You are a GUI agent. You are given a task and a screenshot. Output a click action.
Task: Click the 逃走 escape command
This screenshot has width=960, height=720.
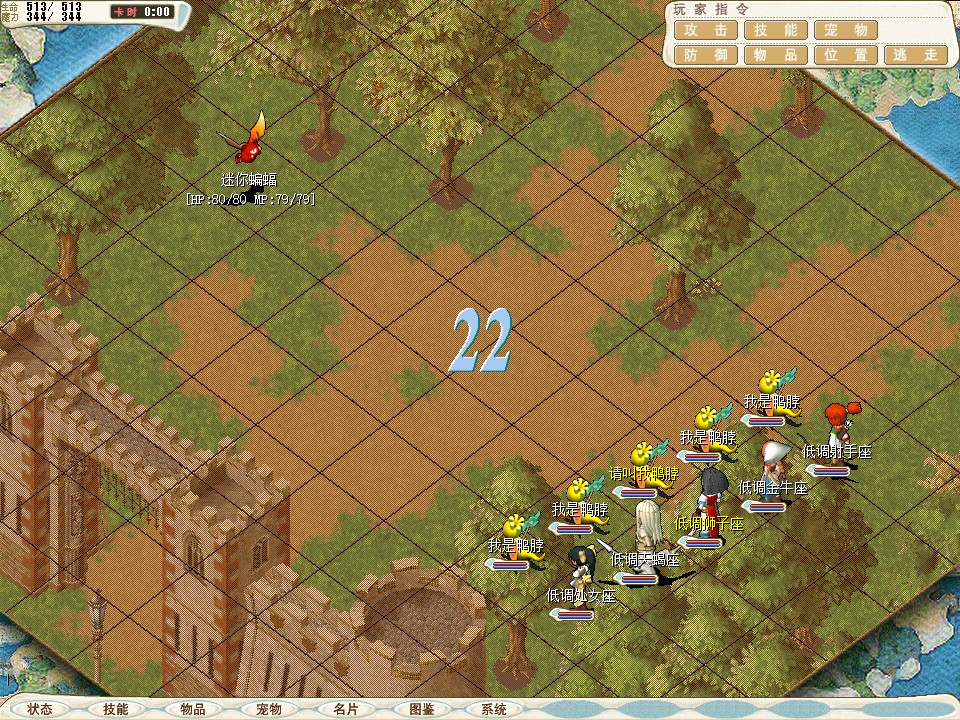click(x=915, y=56)
